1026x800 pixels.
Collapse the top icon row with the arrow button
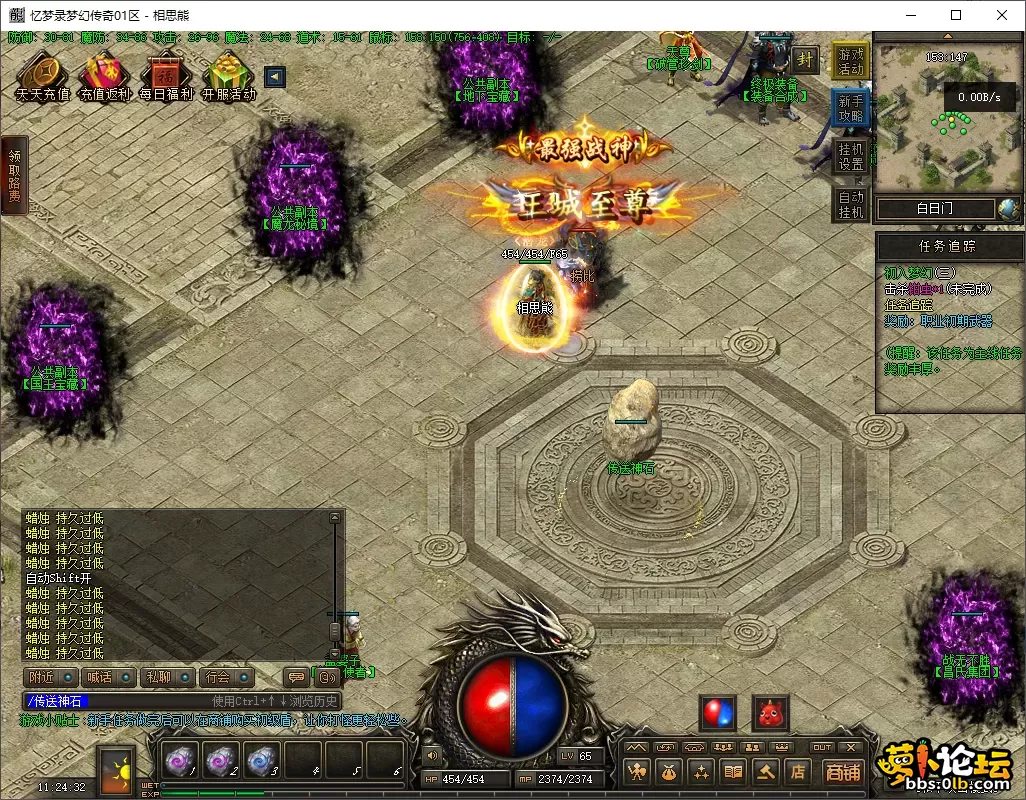[x=274, y=77]
